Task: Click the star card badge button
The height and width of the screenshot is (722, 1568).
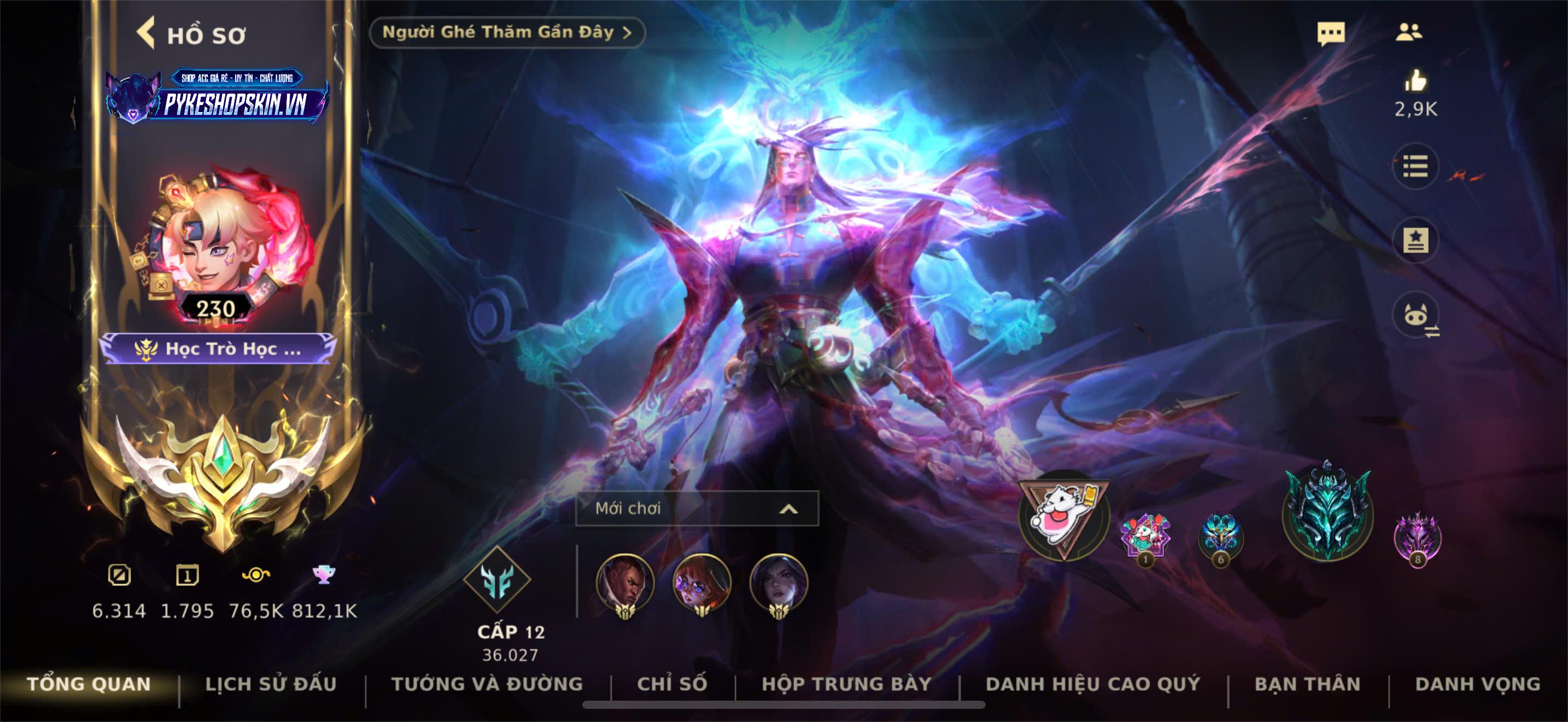Action: 1415,240
